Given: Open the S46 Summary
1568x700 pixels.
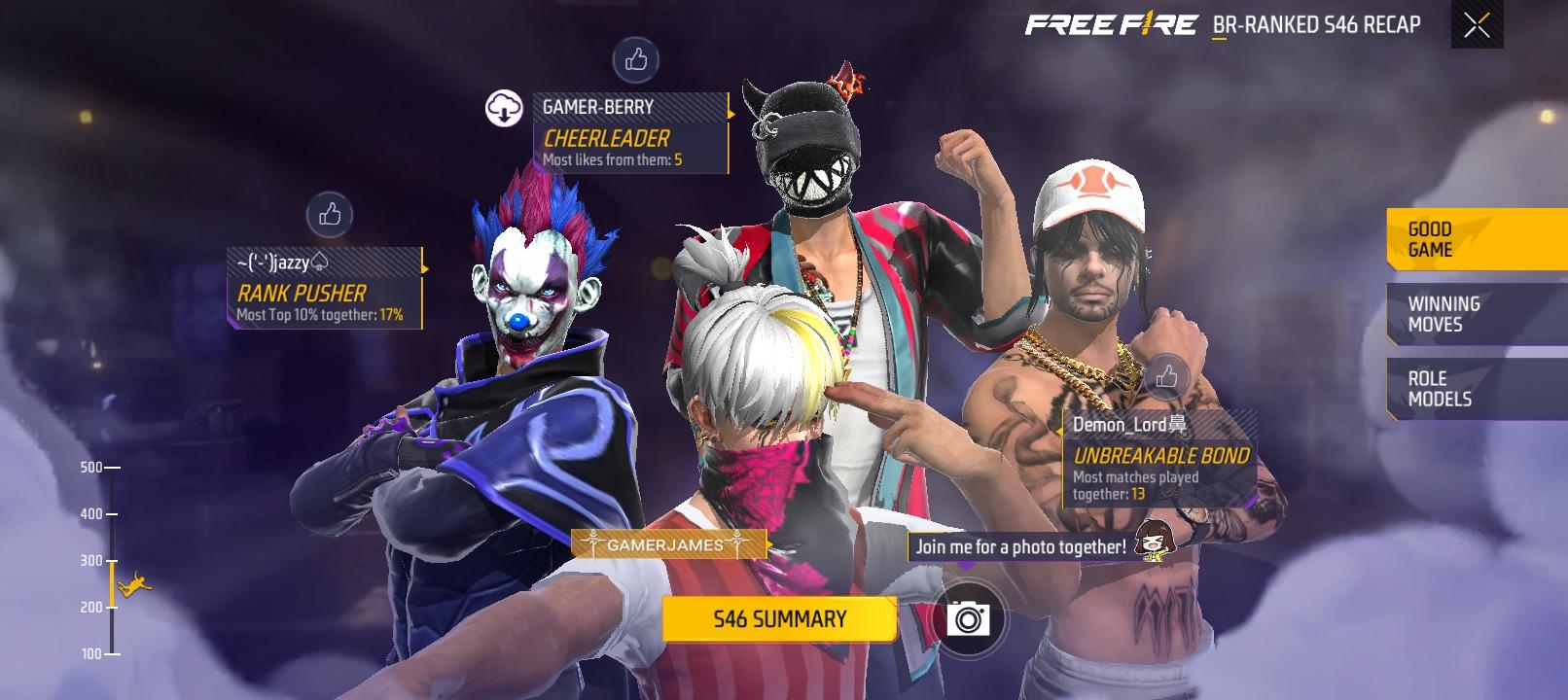Looking at the screenshot, I should click(x=779, y=619).
